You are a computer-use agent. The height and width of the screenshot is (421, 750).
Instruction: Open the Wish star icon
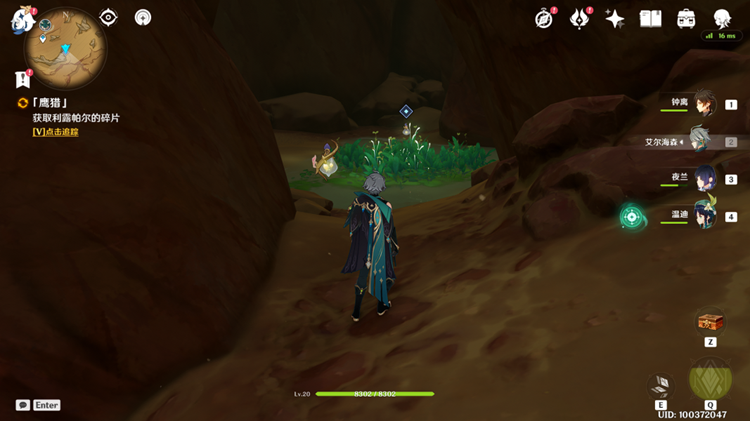615,19
